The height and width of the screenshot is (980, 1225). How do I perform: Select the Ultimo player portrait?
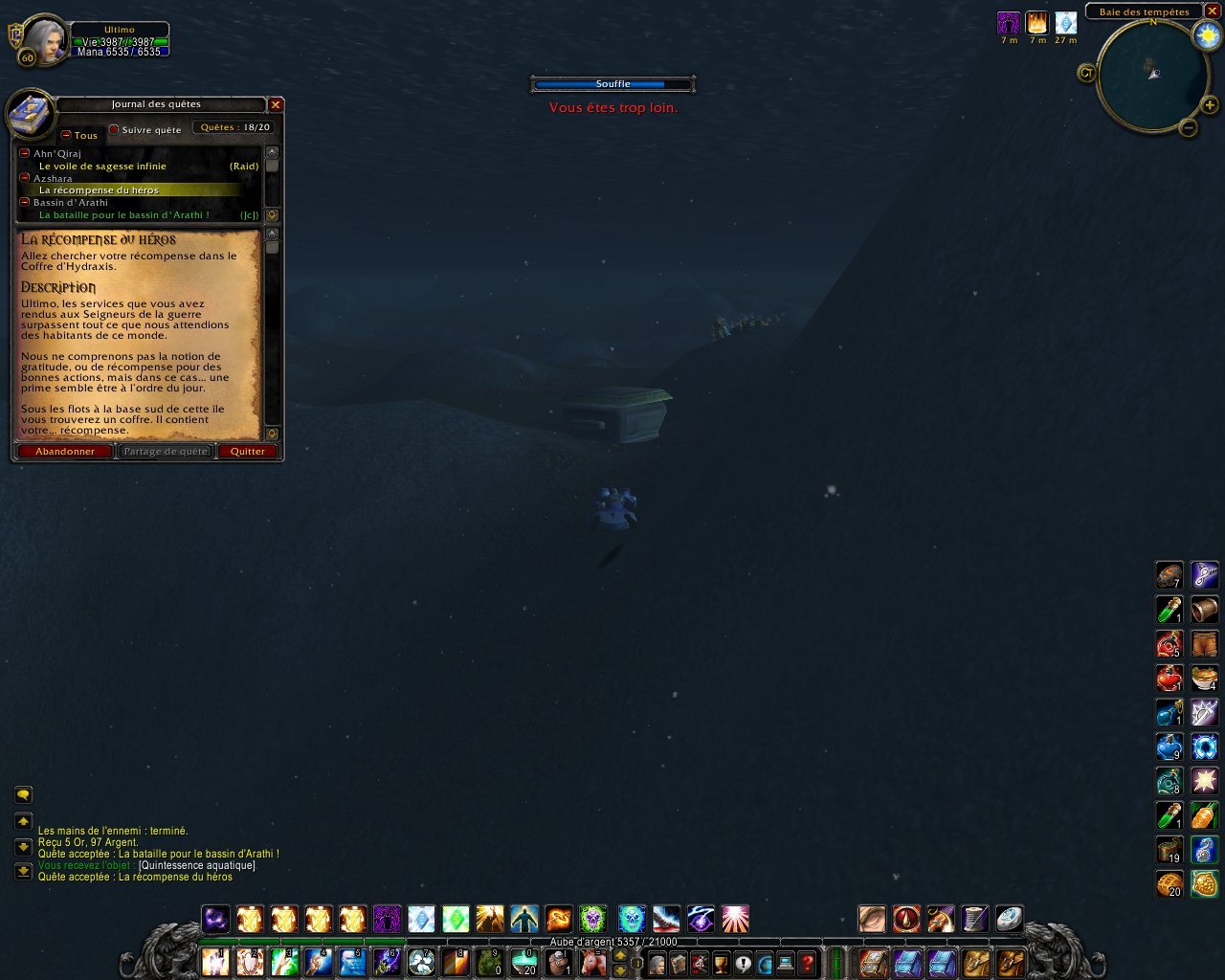[x=43, y=39]
